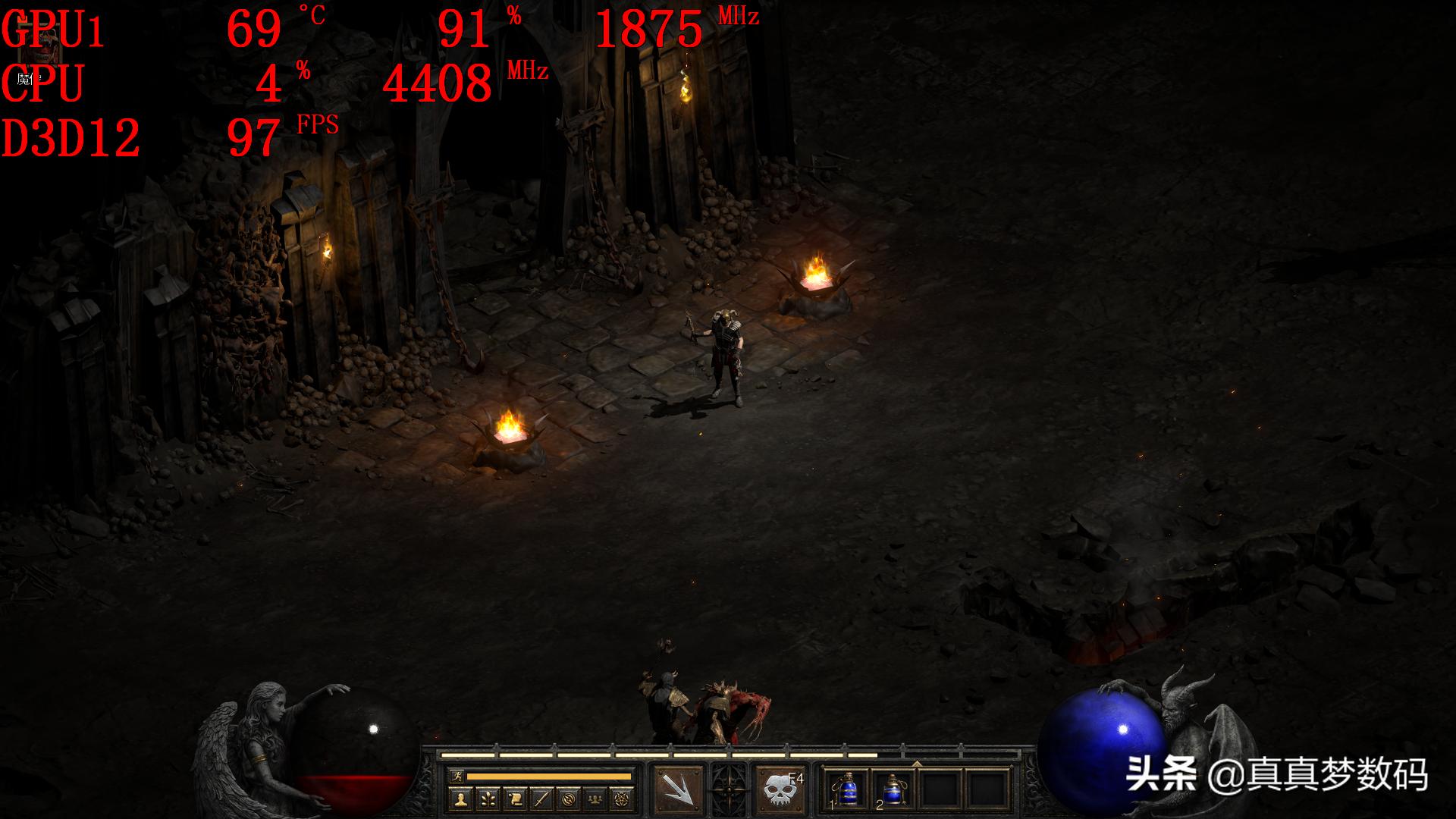Screen dimensions: 1456x819
Task: Open the game menu (pentagram icon)
Action: click(x=623, y=798)
